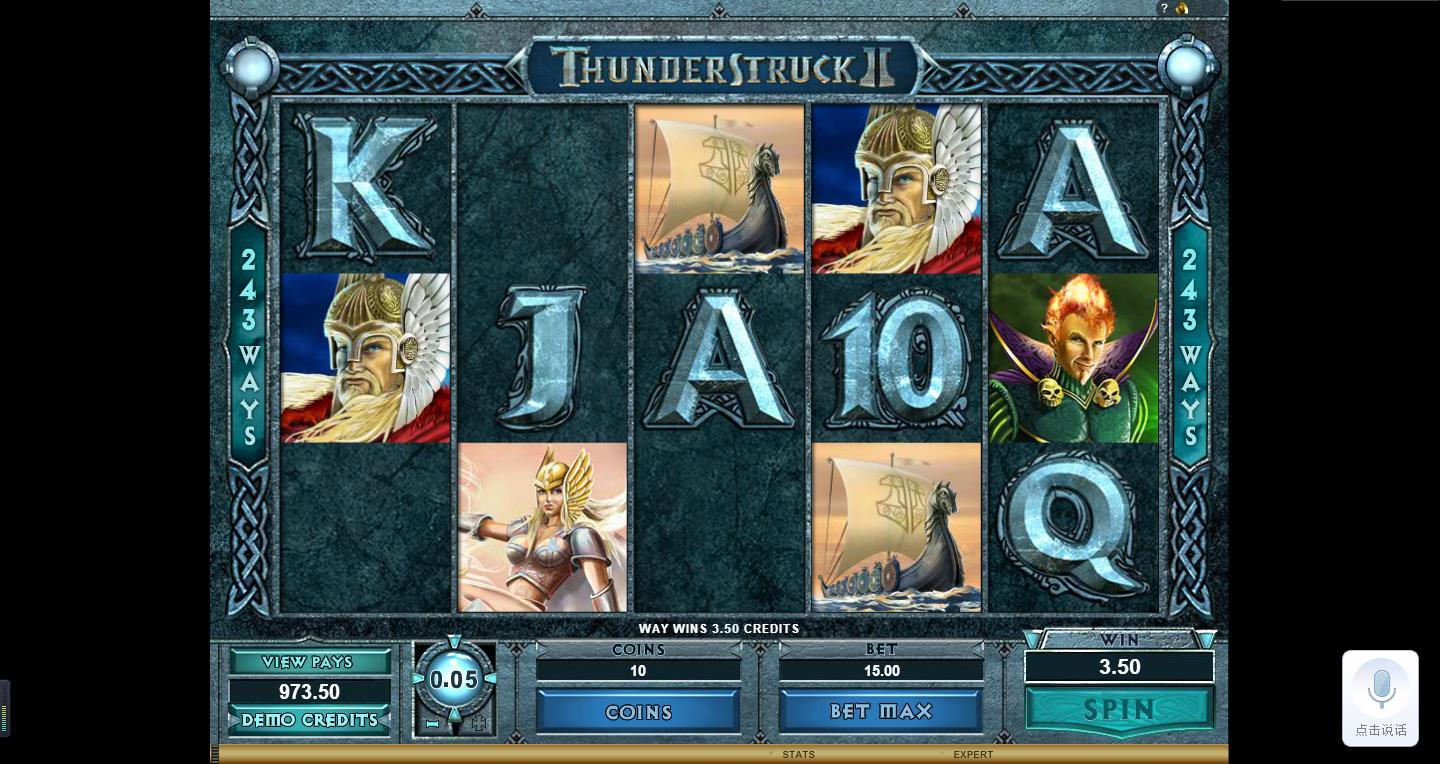Switch to Expert mode

tap(972, 754)
